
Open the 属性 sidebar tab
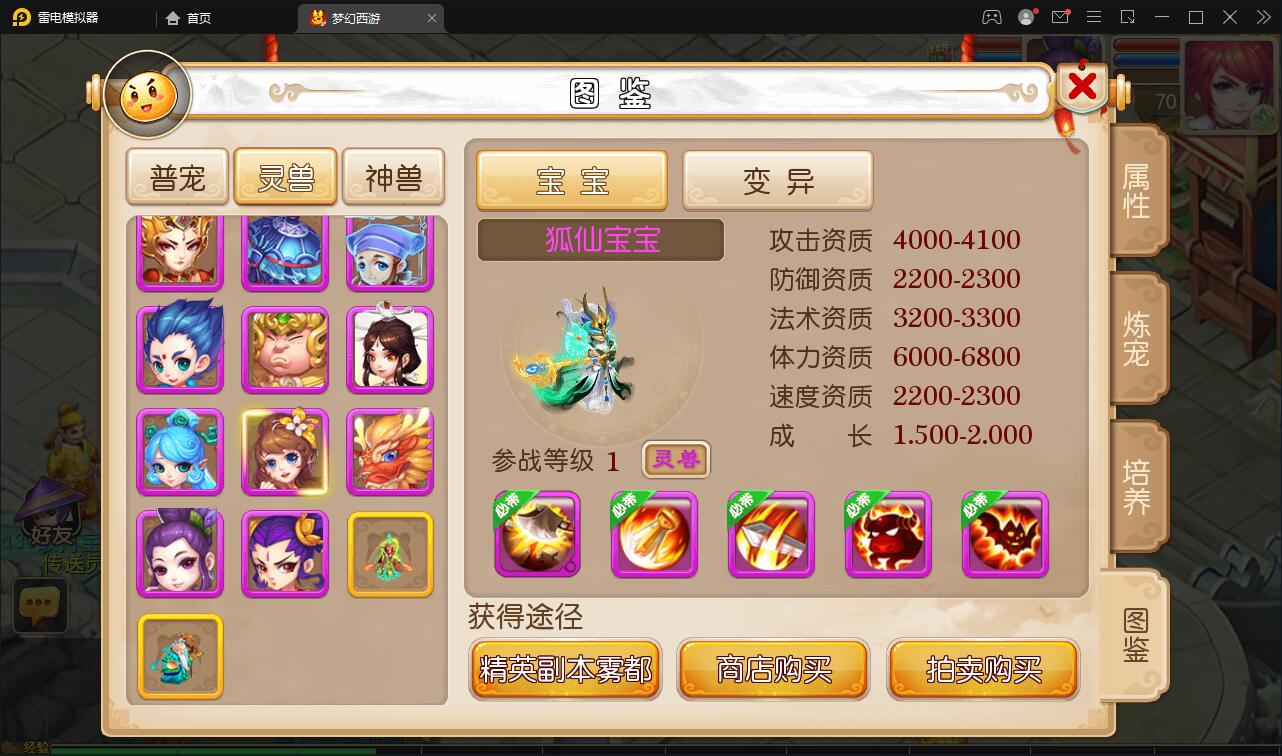tap(1138, 190)
